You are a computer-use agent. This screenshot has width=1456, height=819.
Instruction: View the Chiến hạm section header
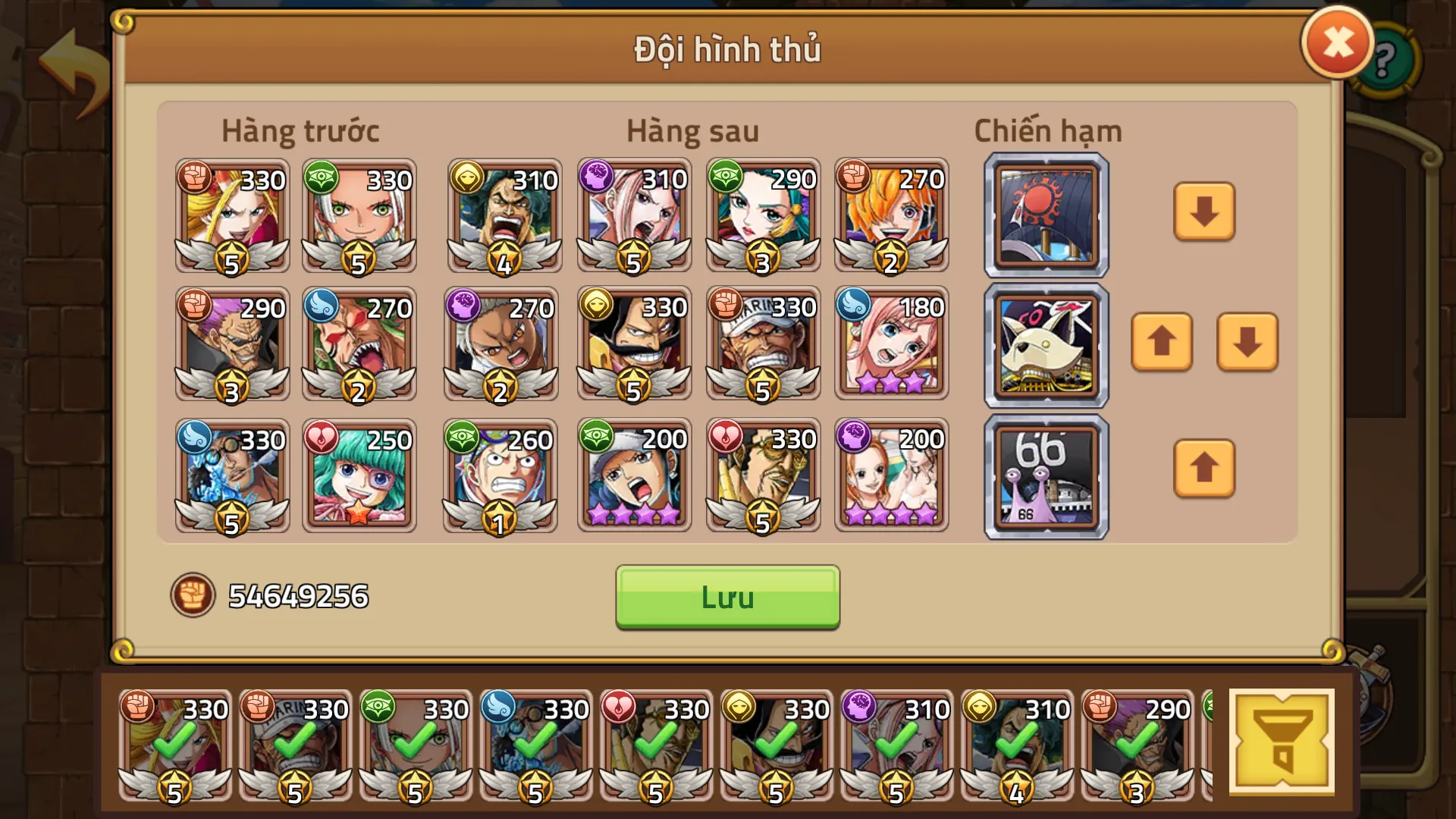[x=1046, y=130]
